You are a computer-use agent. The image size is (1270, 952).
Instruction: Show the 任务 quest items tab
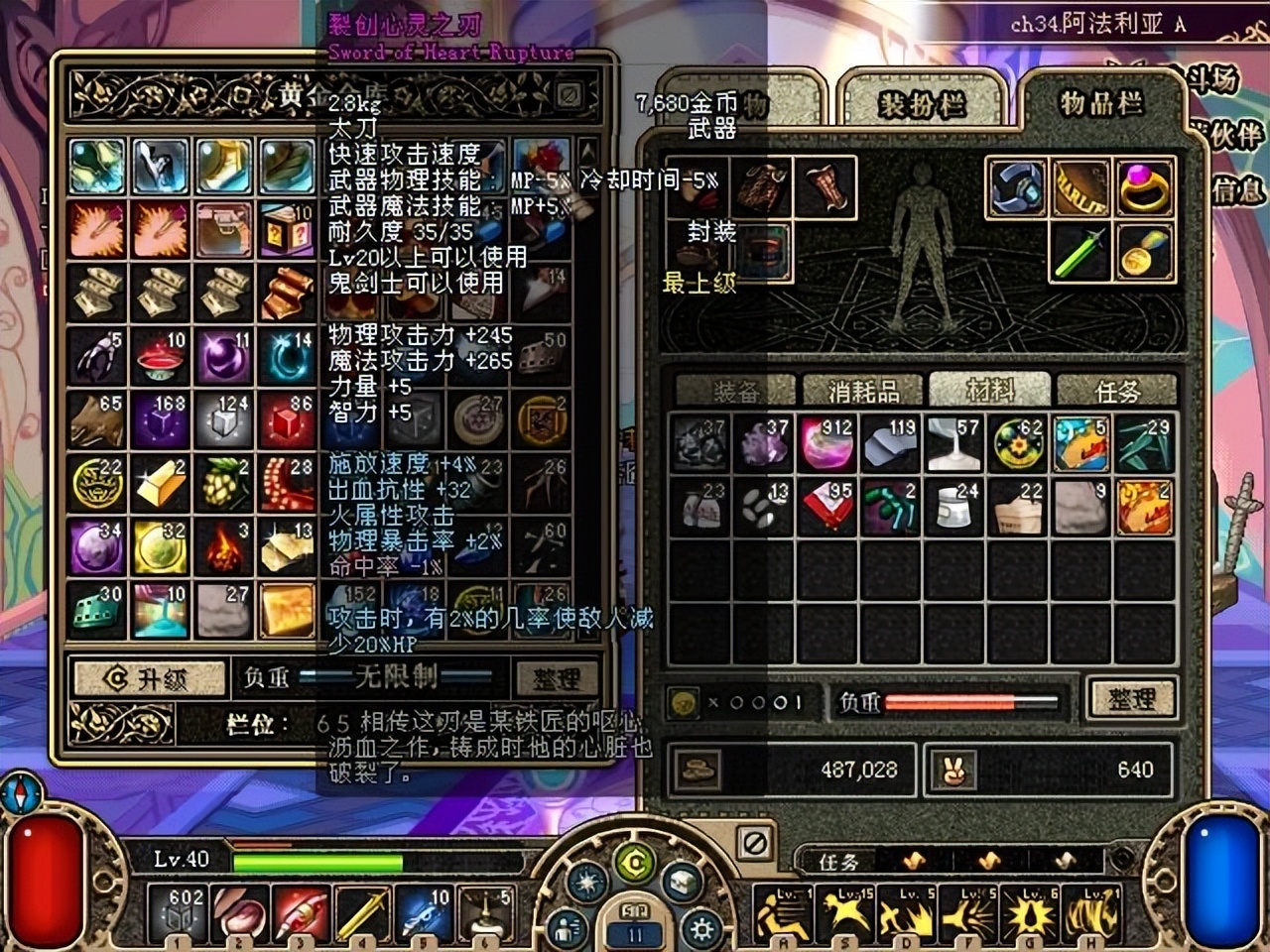1116,391
